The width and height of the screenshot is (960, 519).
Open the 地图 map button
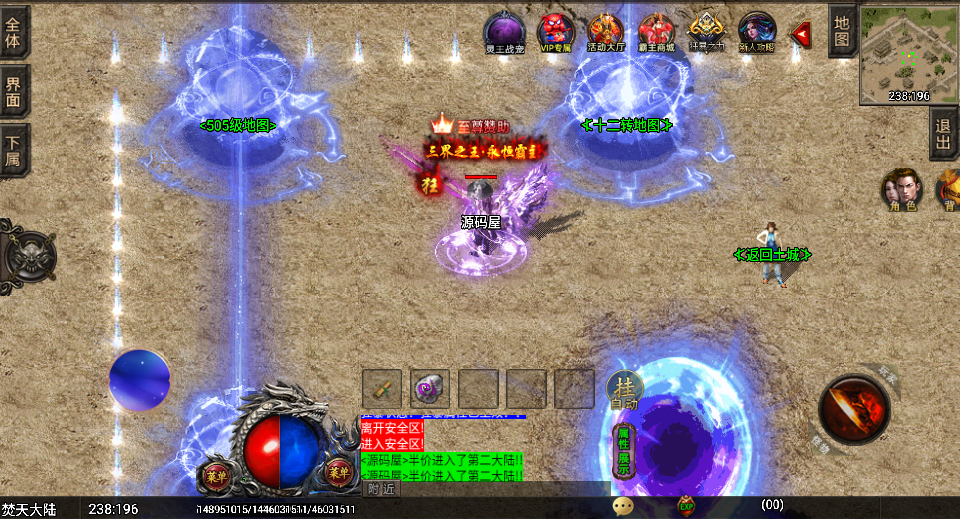842,31
